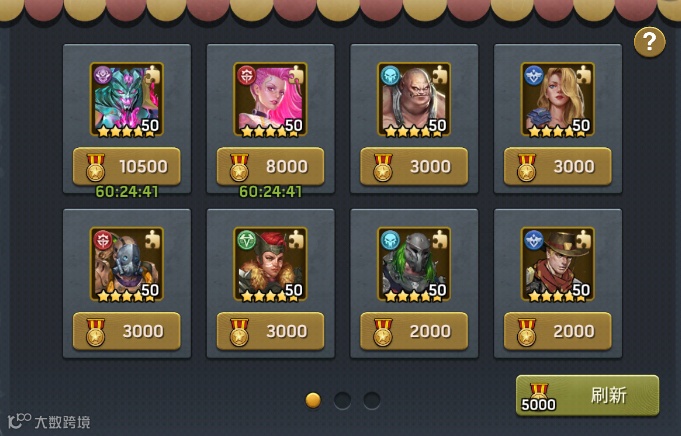Select the hooded steel-mask hero shard
The image size is (681, 436).
127,263
